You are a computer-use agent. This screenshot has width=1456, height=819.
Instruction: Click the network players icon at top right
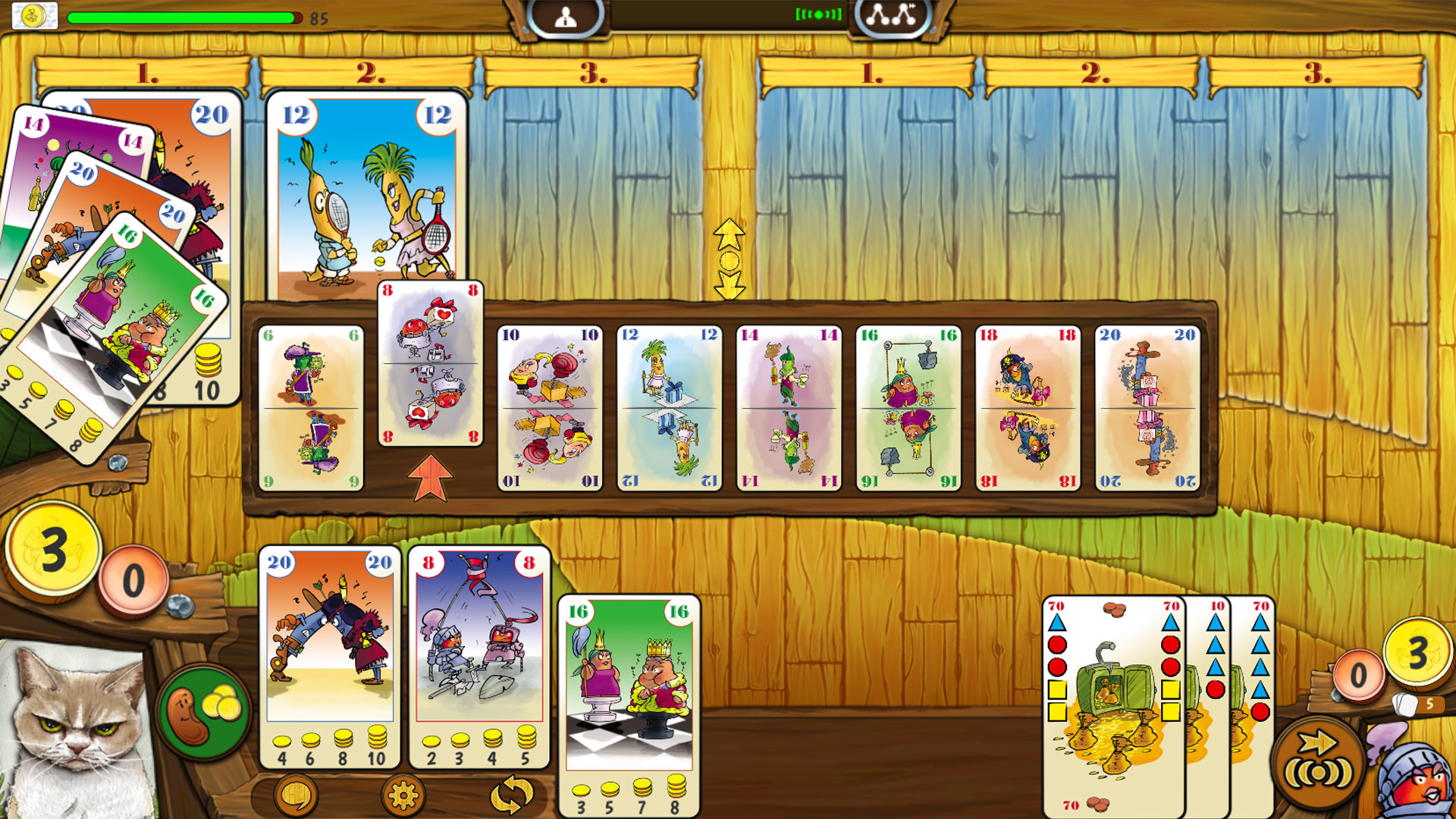point(892,14)
